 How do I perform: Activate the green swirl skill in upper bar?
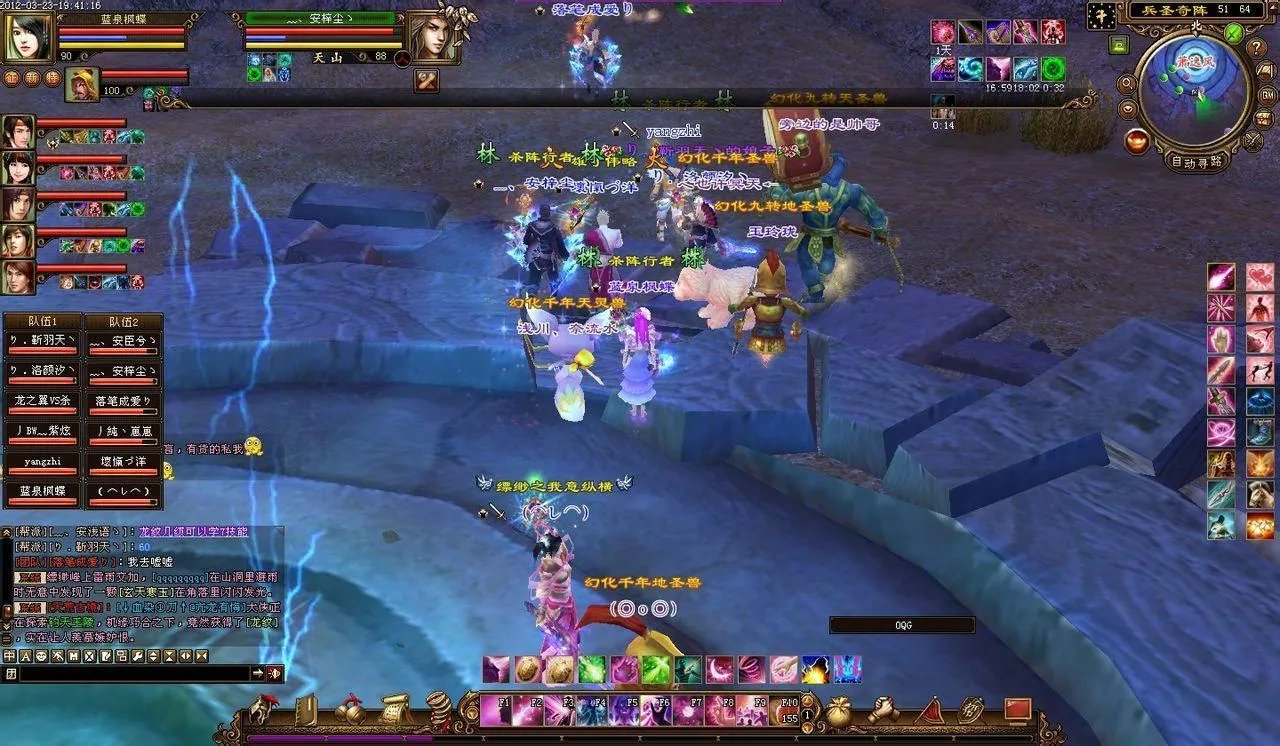pos(1053,69)
